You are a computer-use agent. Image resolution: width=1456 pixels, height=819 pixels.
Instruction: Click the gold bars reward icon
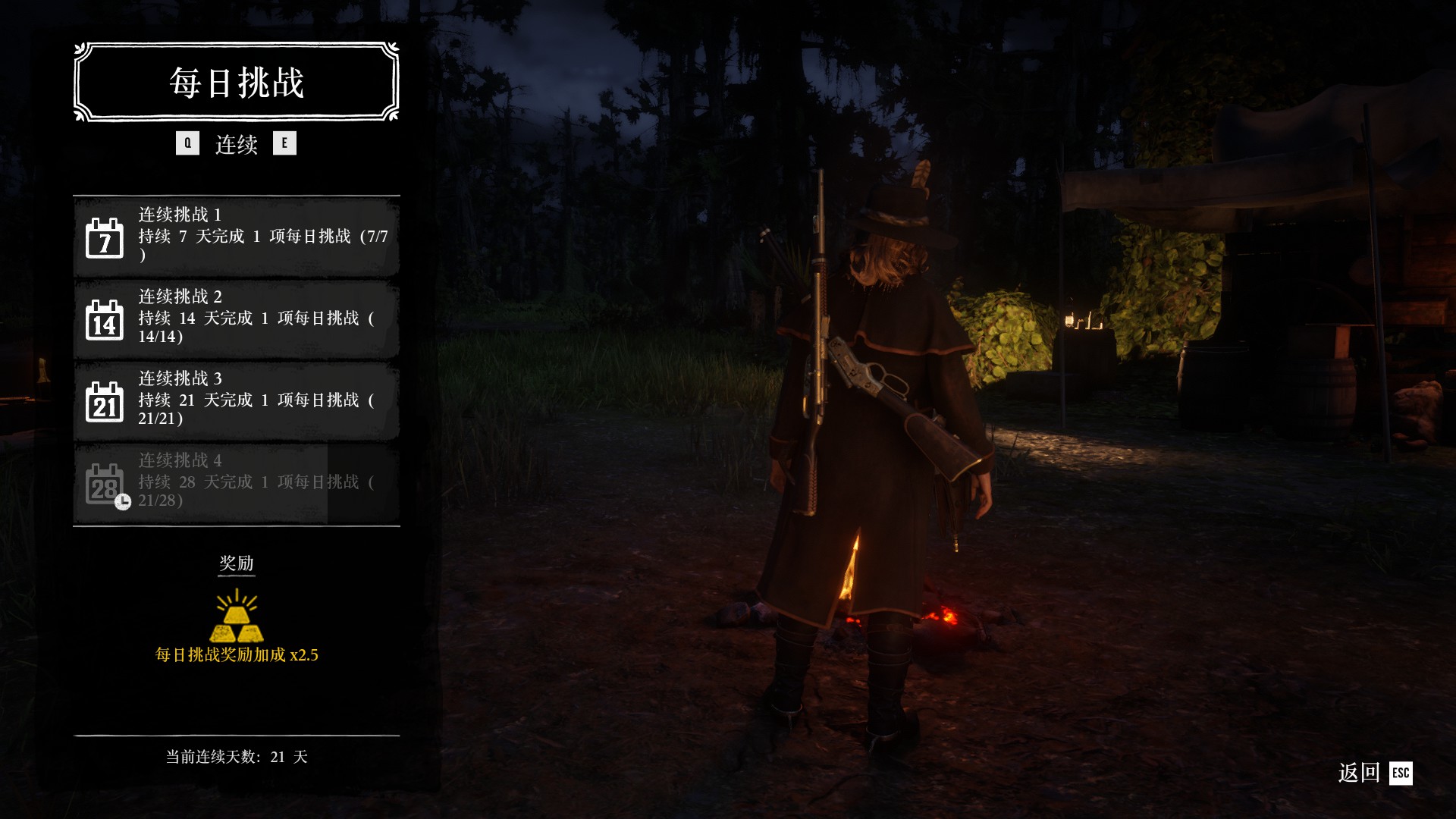[x=237, y=616]
